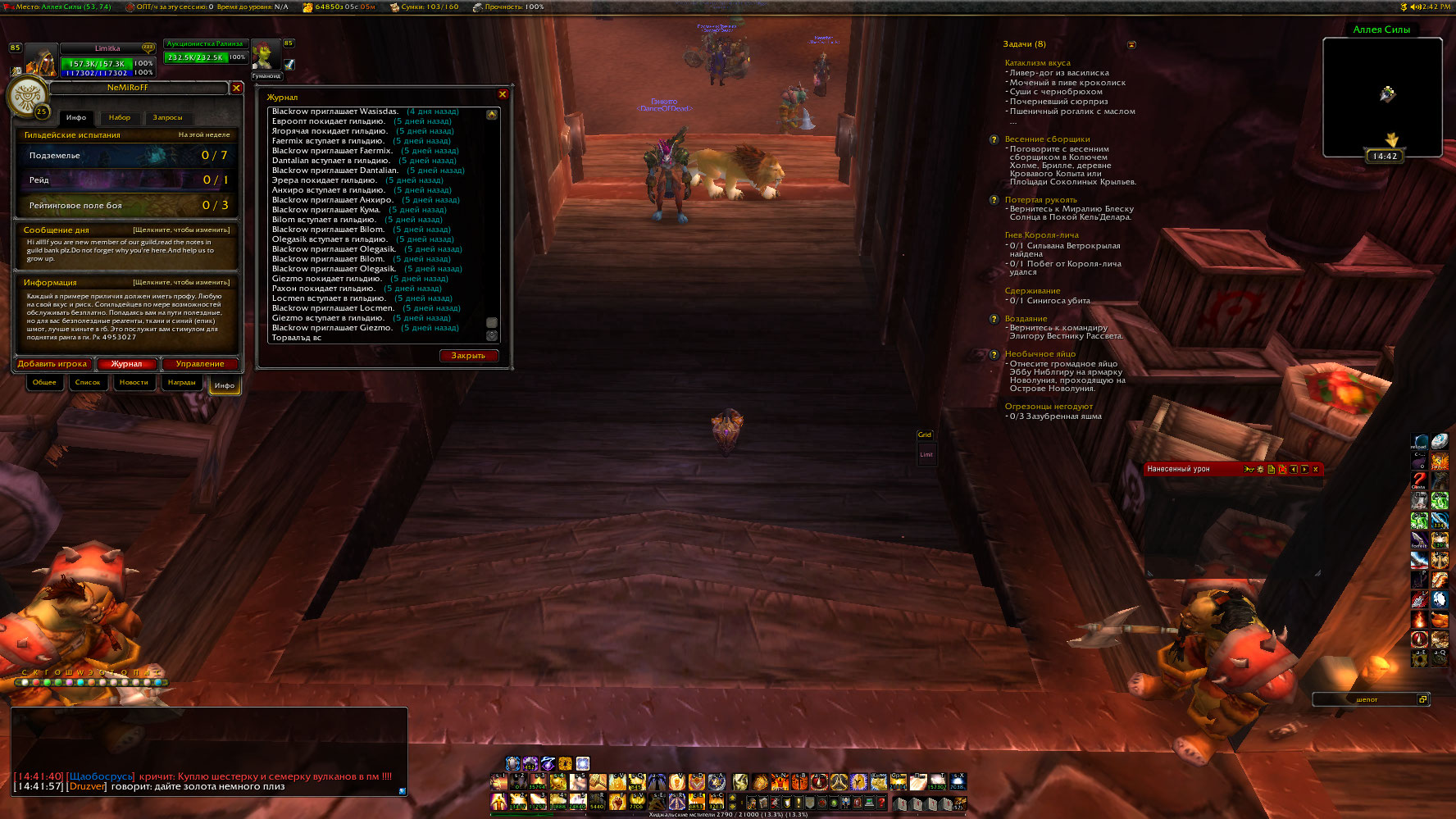Open the Grid addon button
Viewport: 1456px width, 819px height.
[x=925, y=435]
